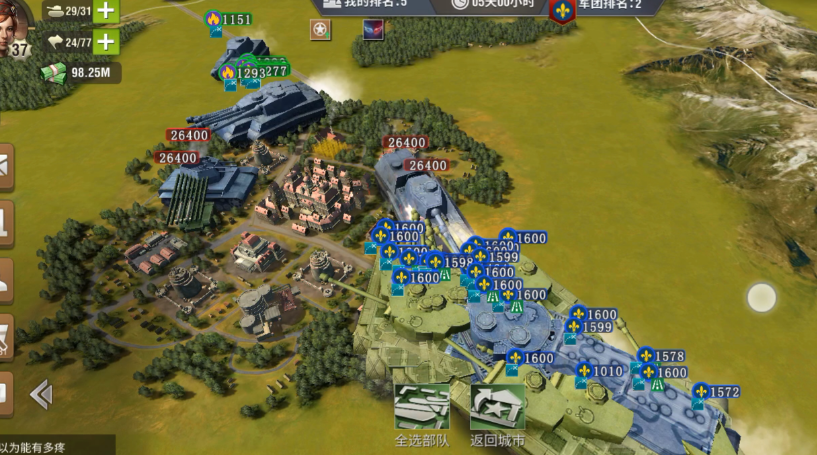
Task: Open the purple-red event icon
Action: 373,30
